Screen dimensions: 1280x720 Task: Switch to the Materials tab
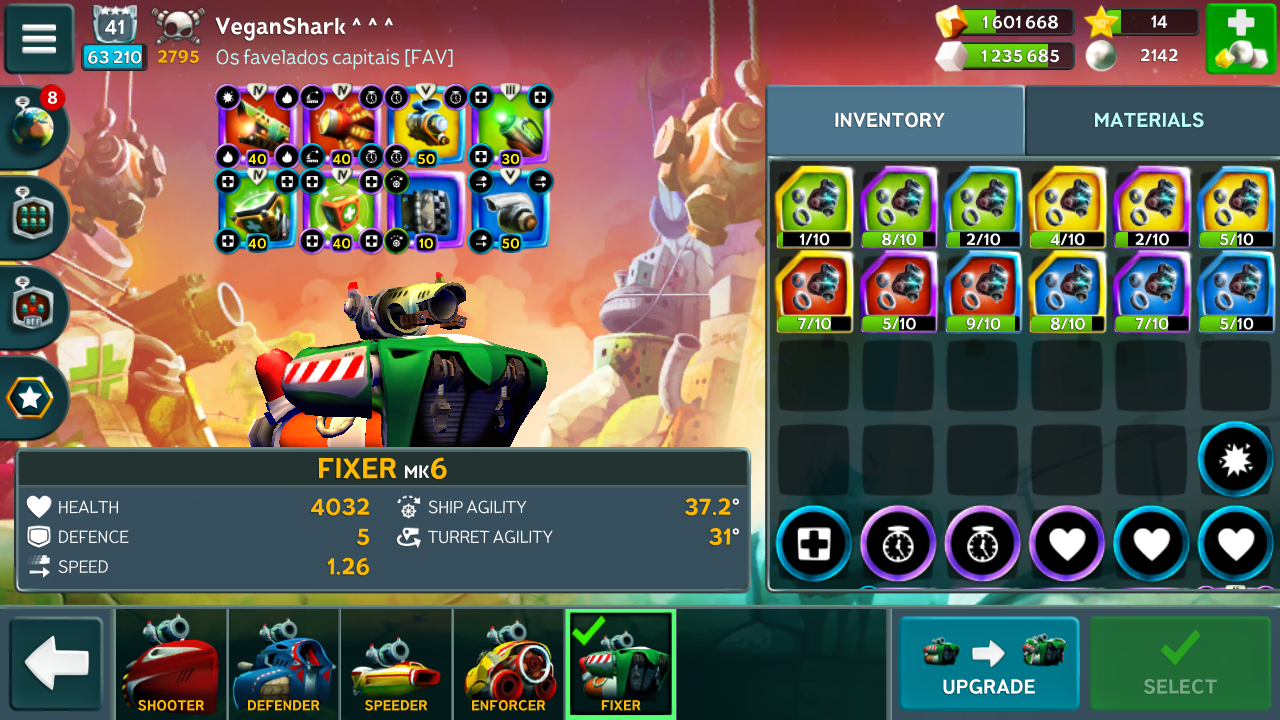(x=1148, y=120)
